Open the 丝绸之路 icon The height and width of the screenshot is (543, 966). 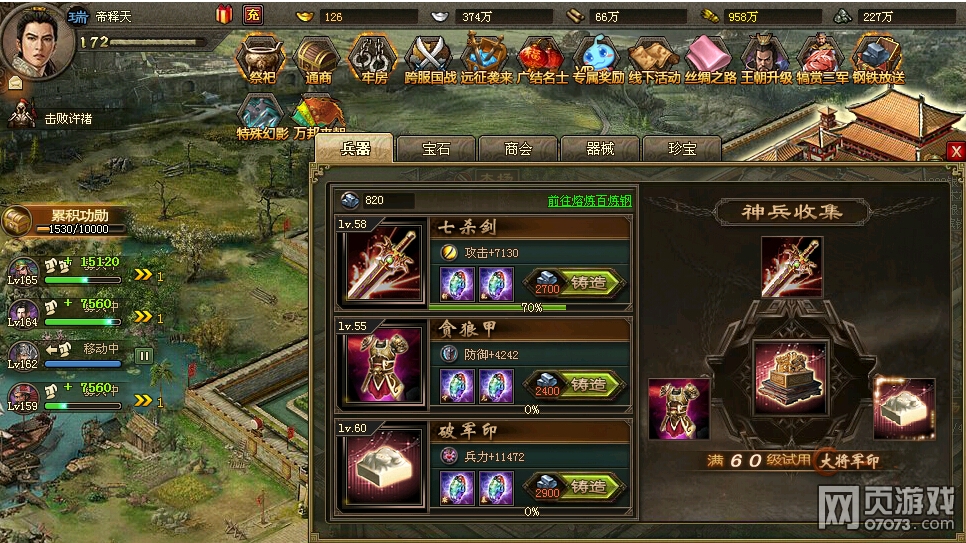(710, 58)
